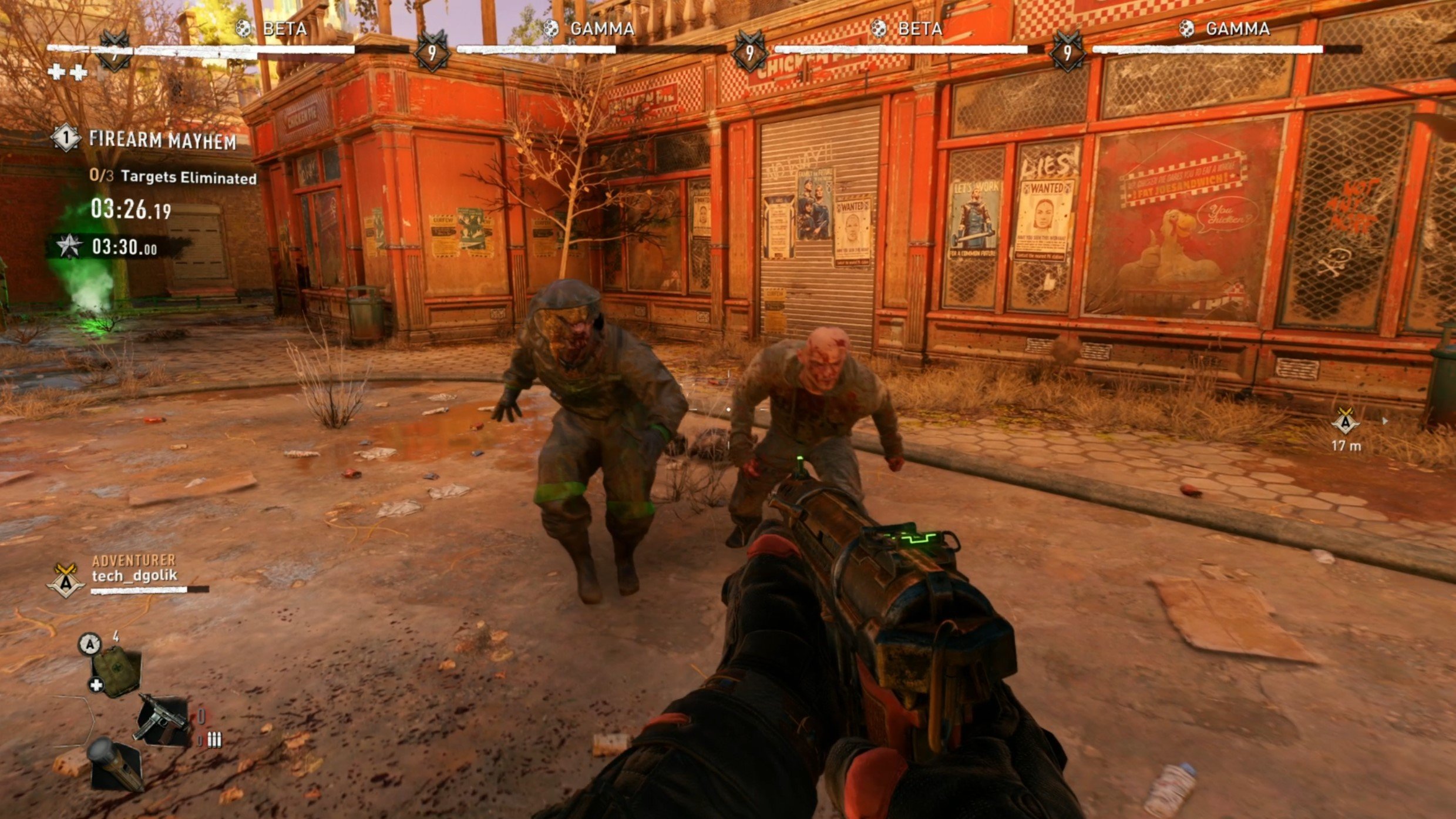The width and height of the screenshot is (1456, 819).
Task: Click the Adventurer badge beside tech_dgolik
Action: (x=66, y=580)
